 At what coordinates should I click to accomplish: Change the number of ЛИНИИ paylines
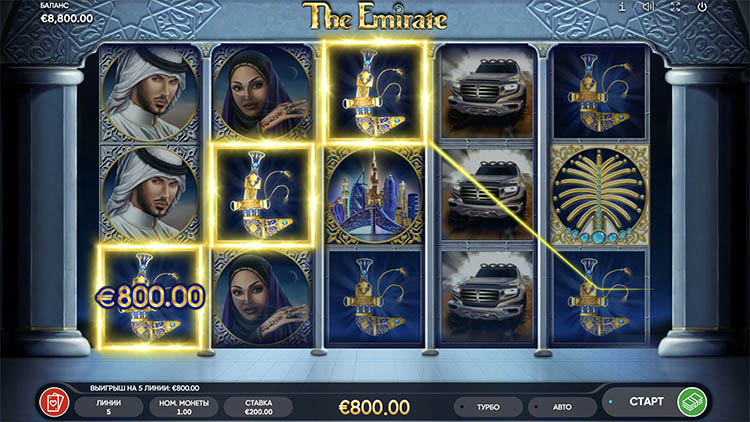point(108,406)
